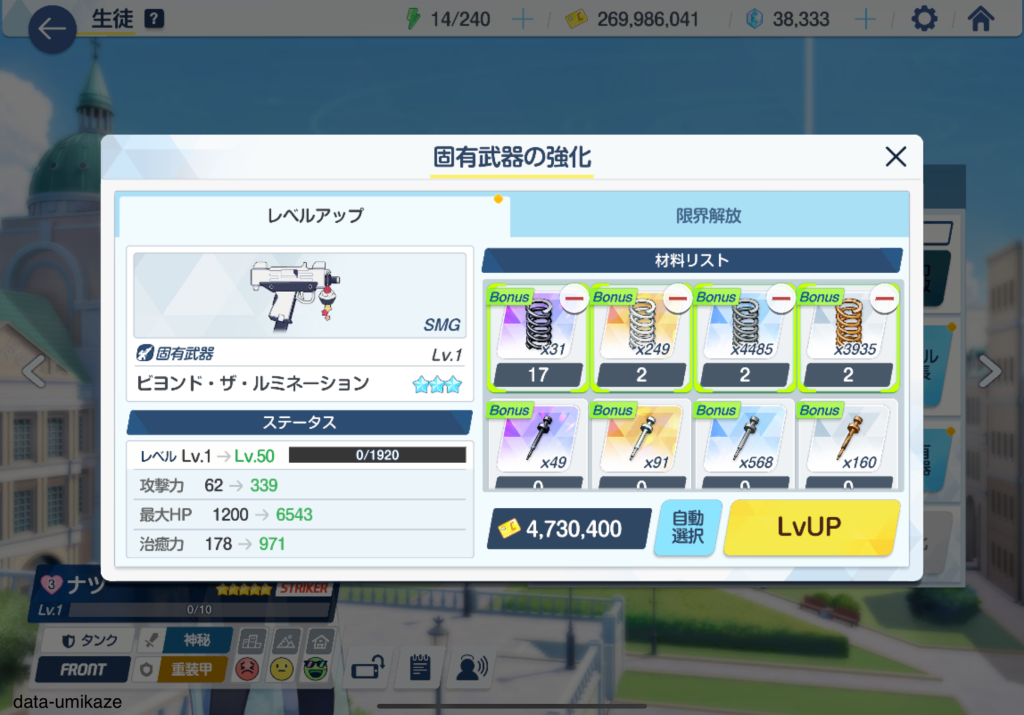Switch to the 限界解放 tab
Screen dimensions: 1024x715
click(x=708, y=215)
